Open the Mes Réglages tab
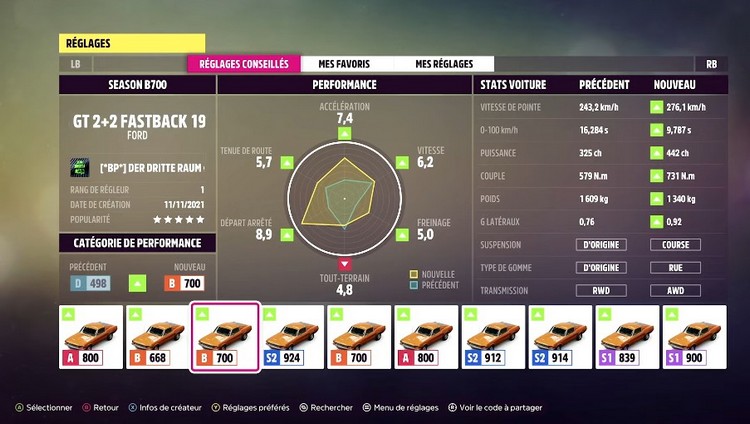Screen dimensions: 750x424 (x=445, y=63)
